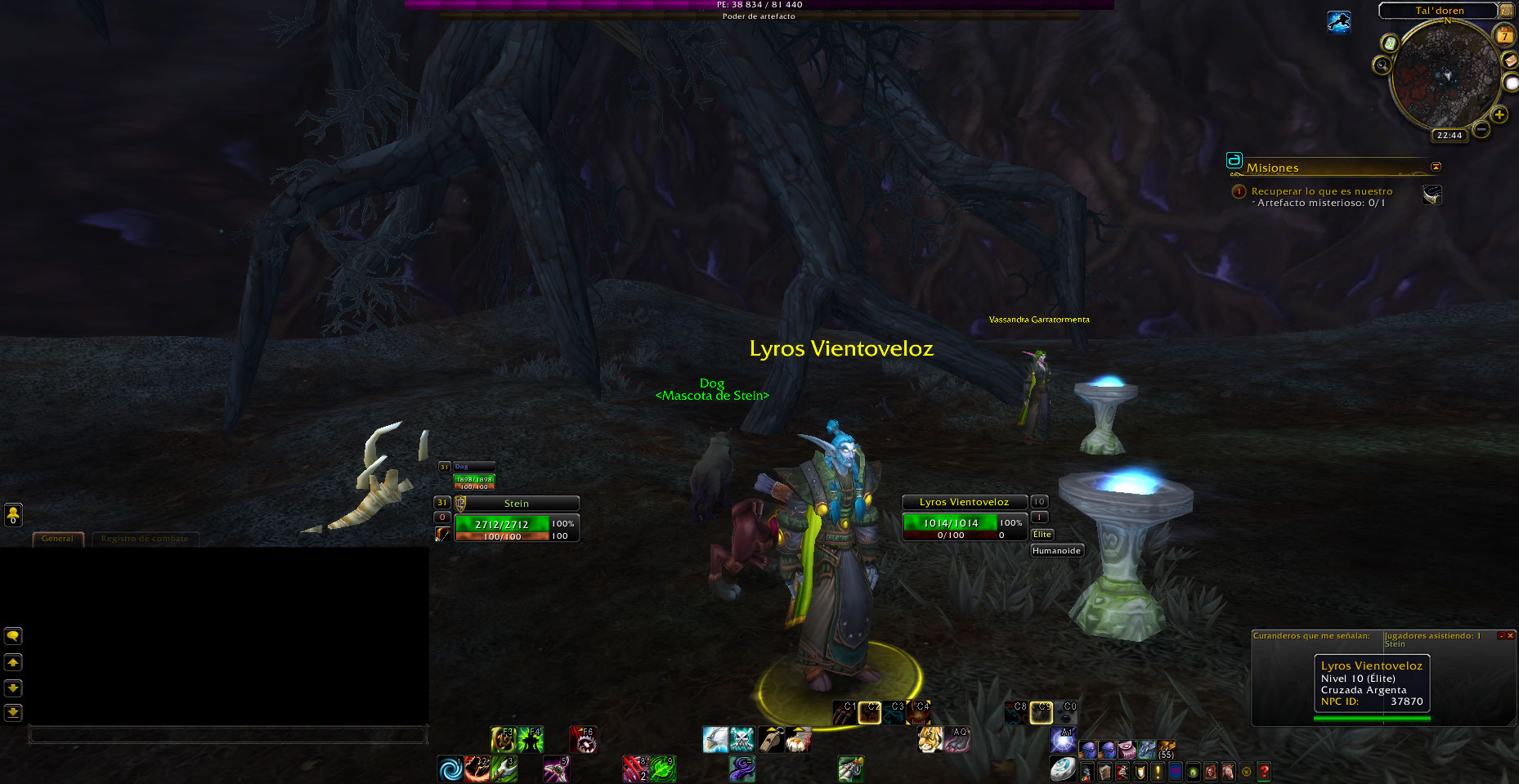Screen dimensions: 1519x784
Task: Open the calendar button showing 7
Action: coord(1504,35)
